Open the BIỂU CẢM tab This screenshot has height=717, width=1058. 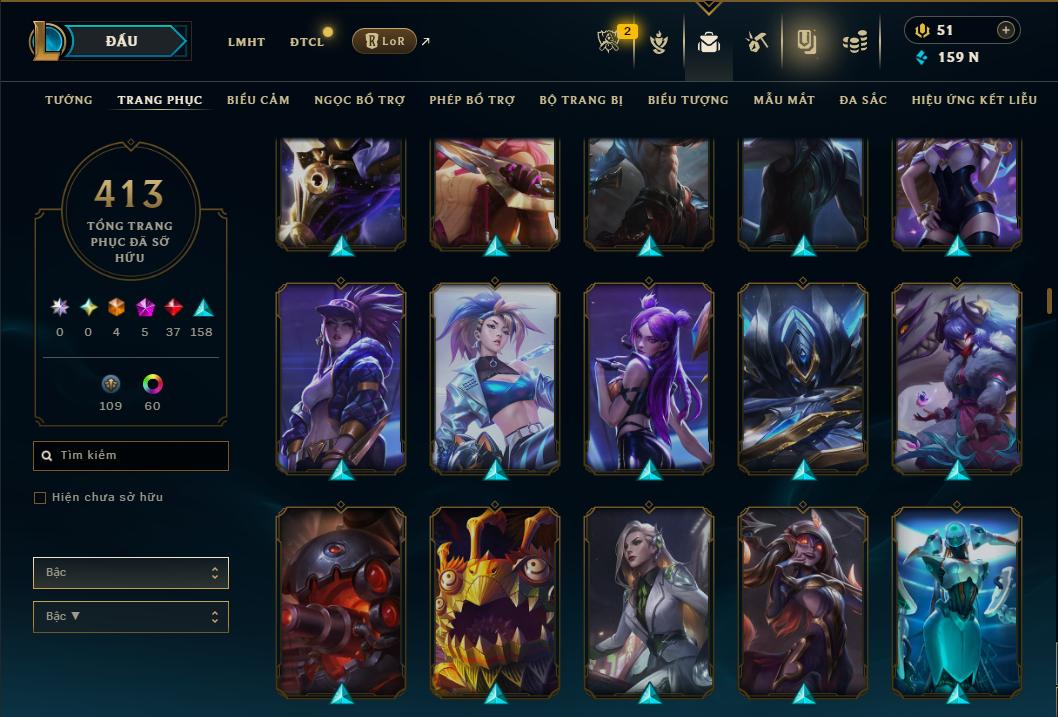click(258, 100)
